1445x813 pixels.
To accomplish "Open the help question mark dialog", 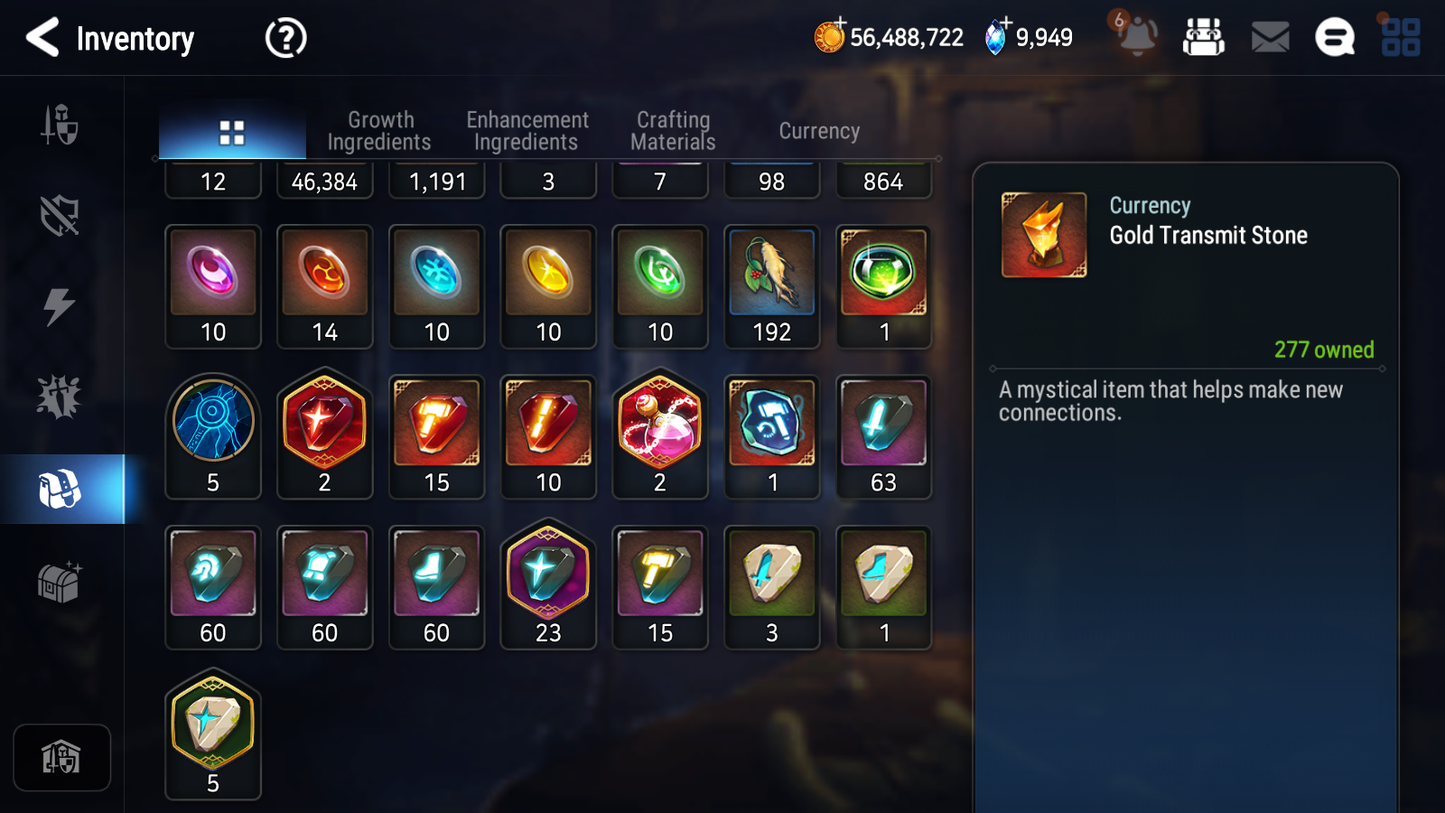I will pos(285,37).
